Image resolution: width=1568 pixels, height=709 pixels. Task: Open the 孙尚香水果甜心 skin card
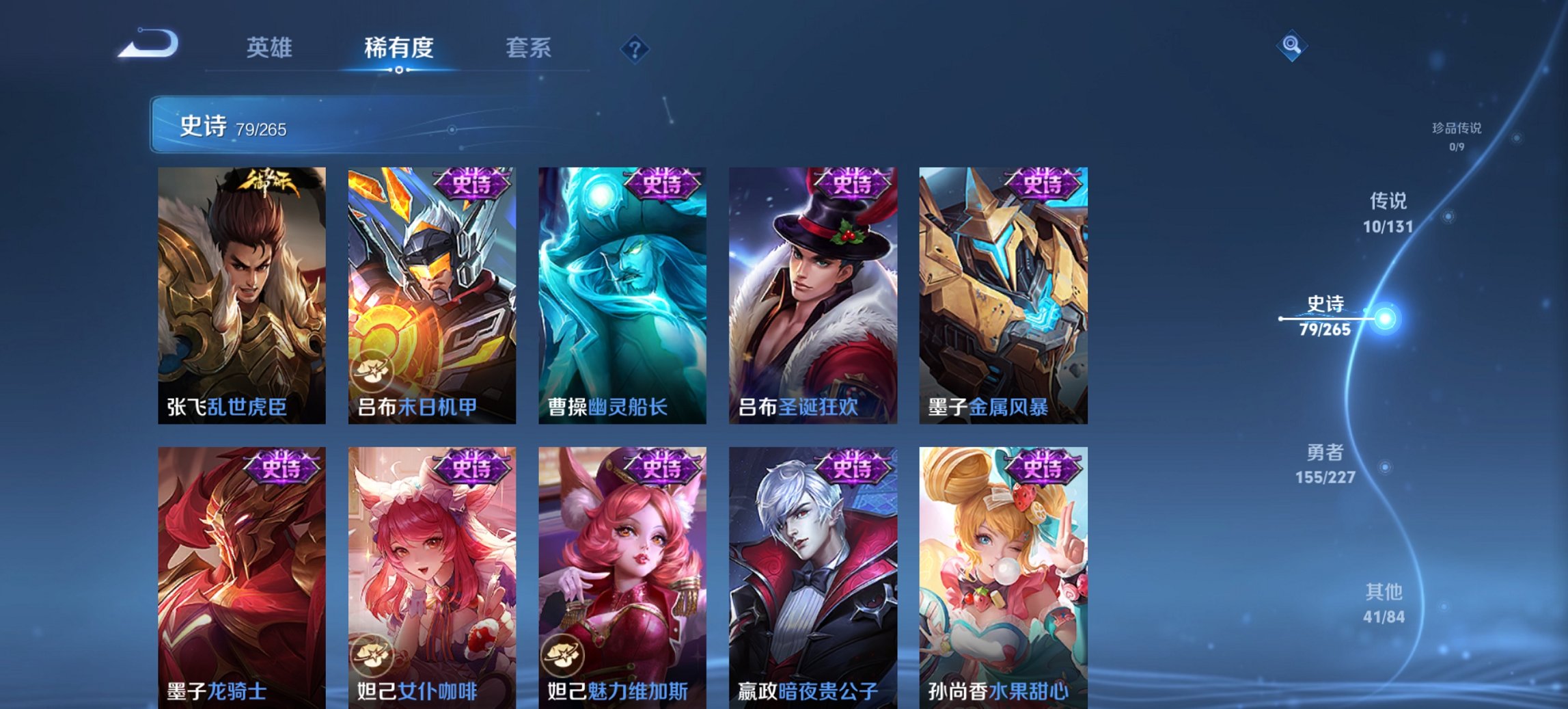pyautogui.click(x=1001, y=567)
